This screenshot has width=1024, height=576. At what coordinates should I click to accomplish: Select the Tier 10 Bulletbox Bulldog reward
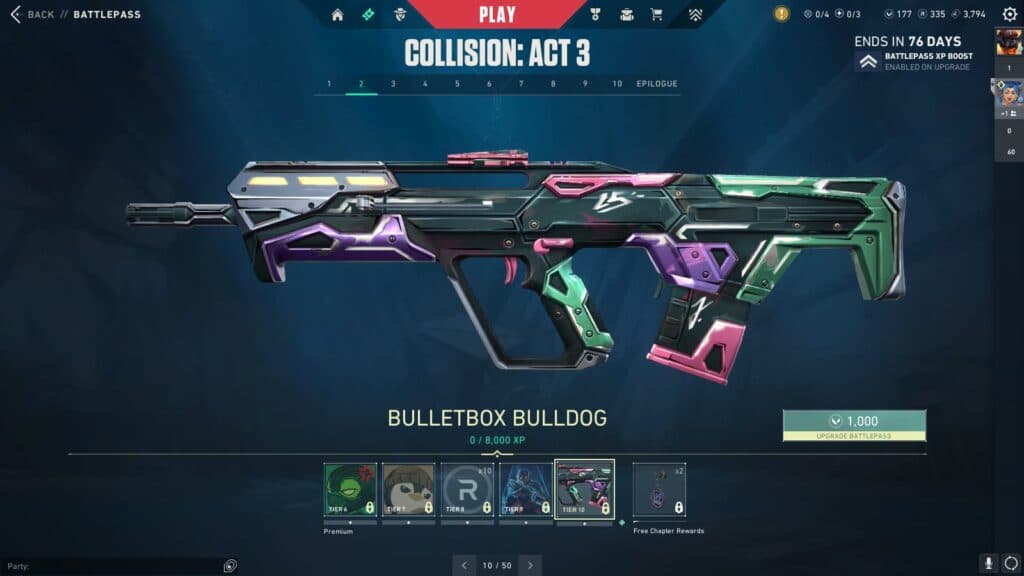click(584, 489)
